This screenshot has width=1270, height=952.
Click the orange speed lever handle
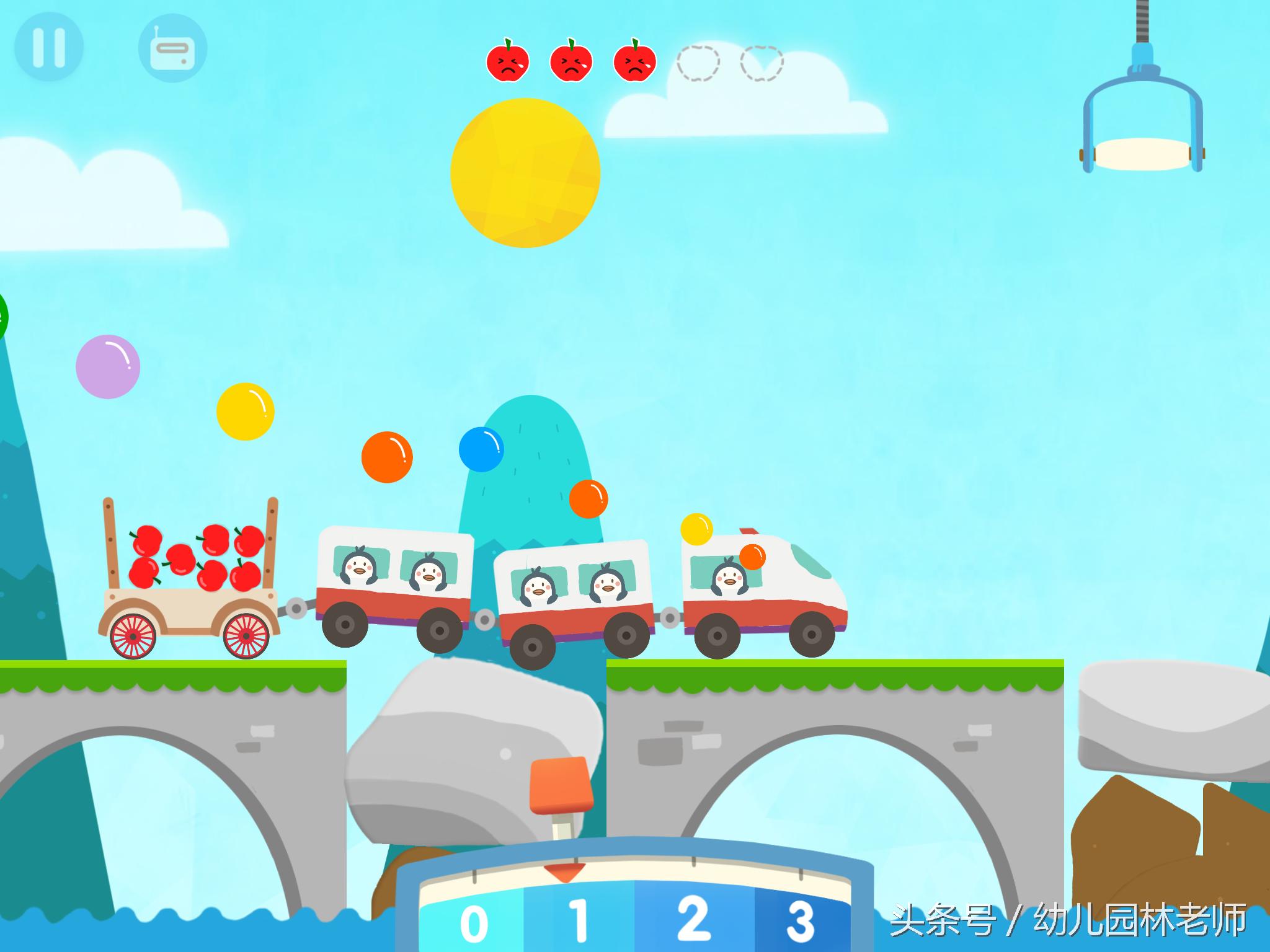[559, 785]
